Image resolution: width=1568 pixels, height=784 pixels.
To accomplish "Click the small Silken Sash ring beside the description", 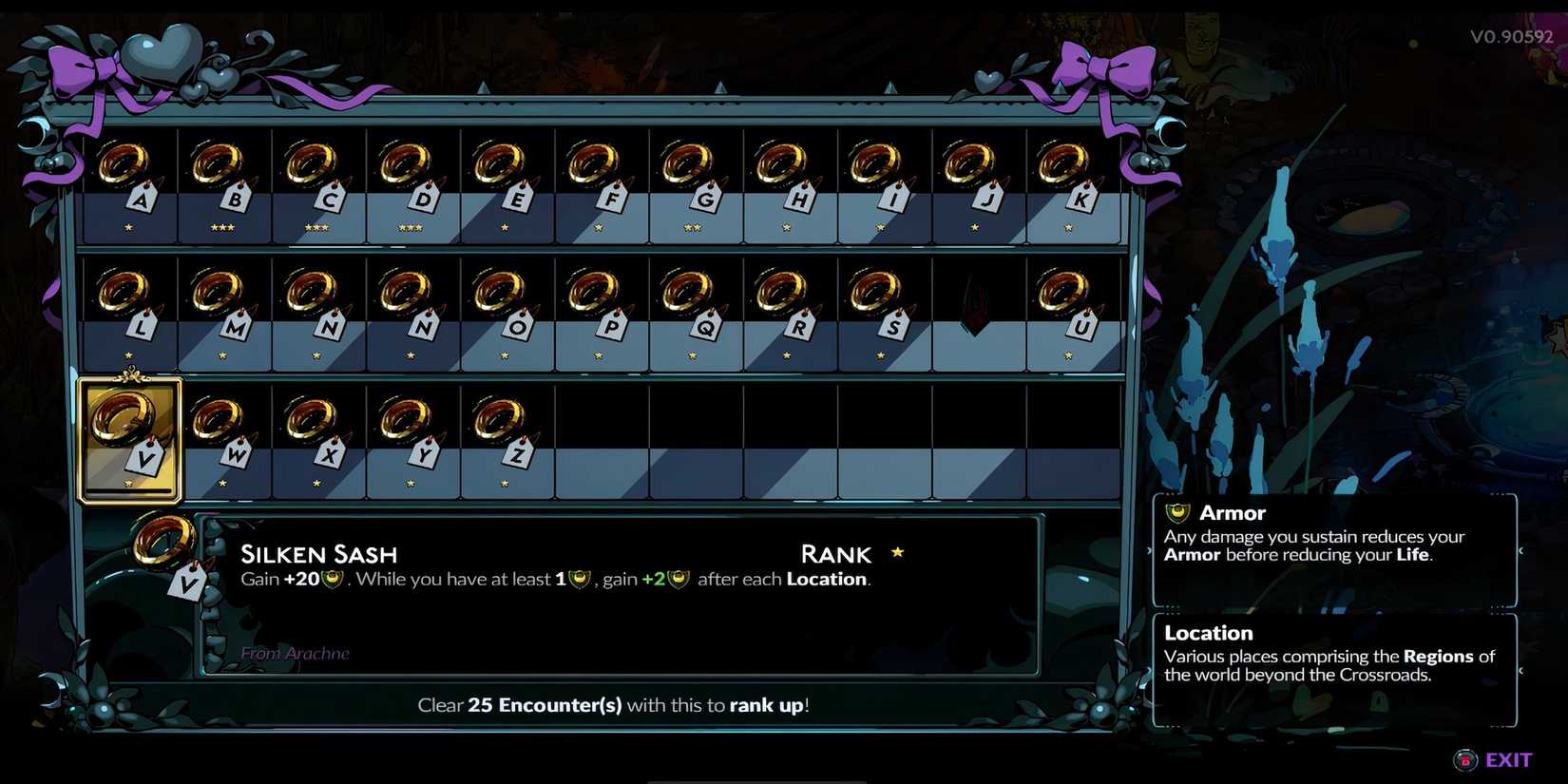I will pos(163,542).
